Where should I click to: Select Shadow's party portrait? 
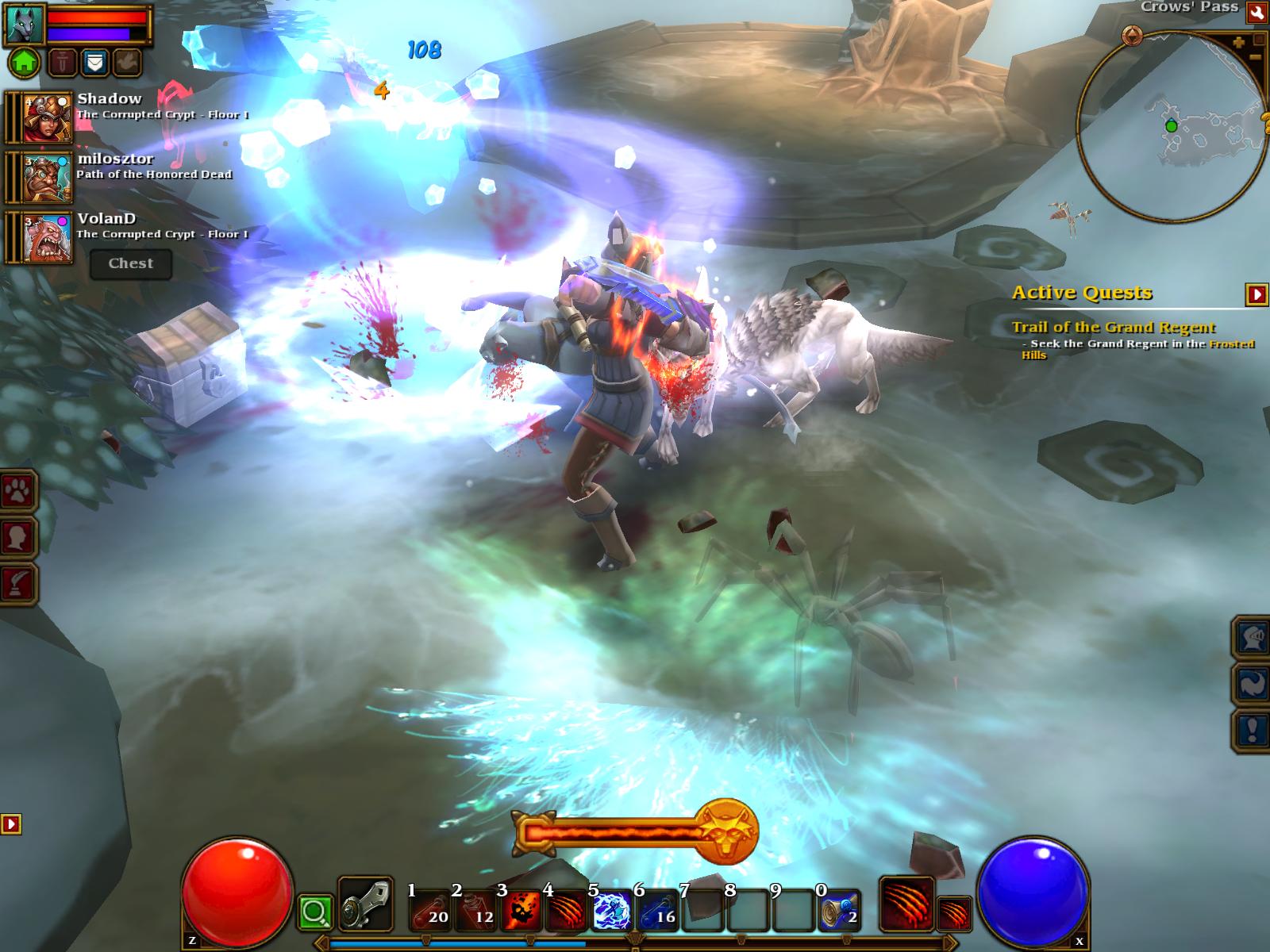pyautogui.click(x=45, y=117)
